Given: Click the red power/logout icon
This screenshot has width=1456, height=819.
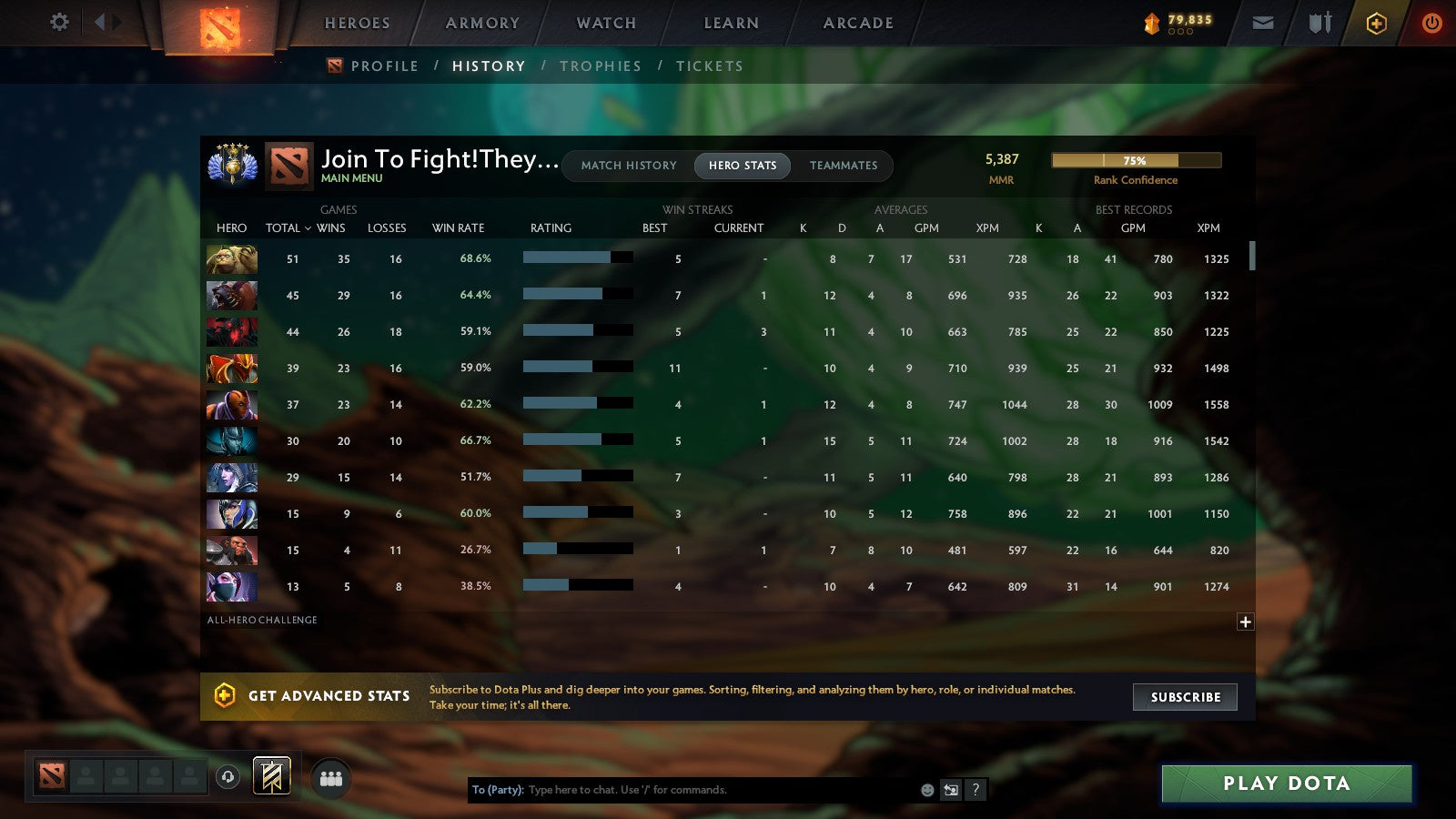Looking at the screenshot, I should [1431, 23].
